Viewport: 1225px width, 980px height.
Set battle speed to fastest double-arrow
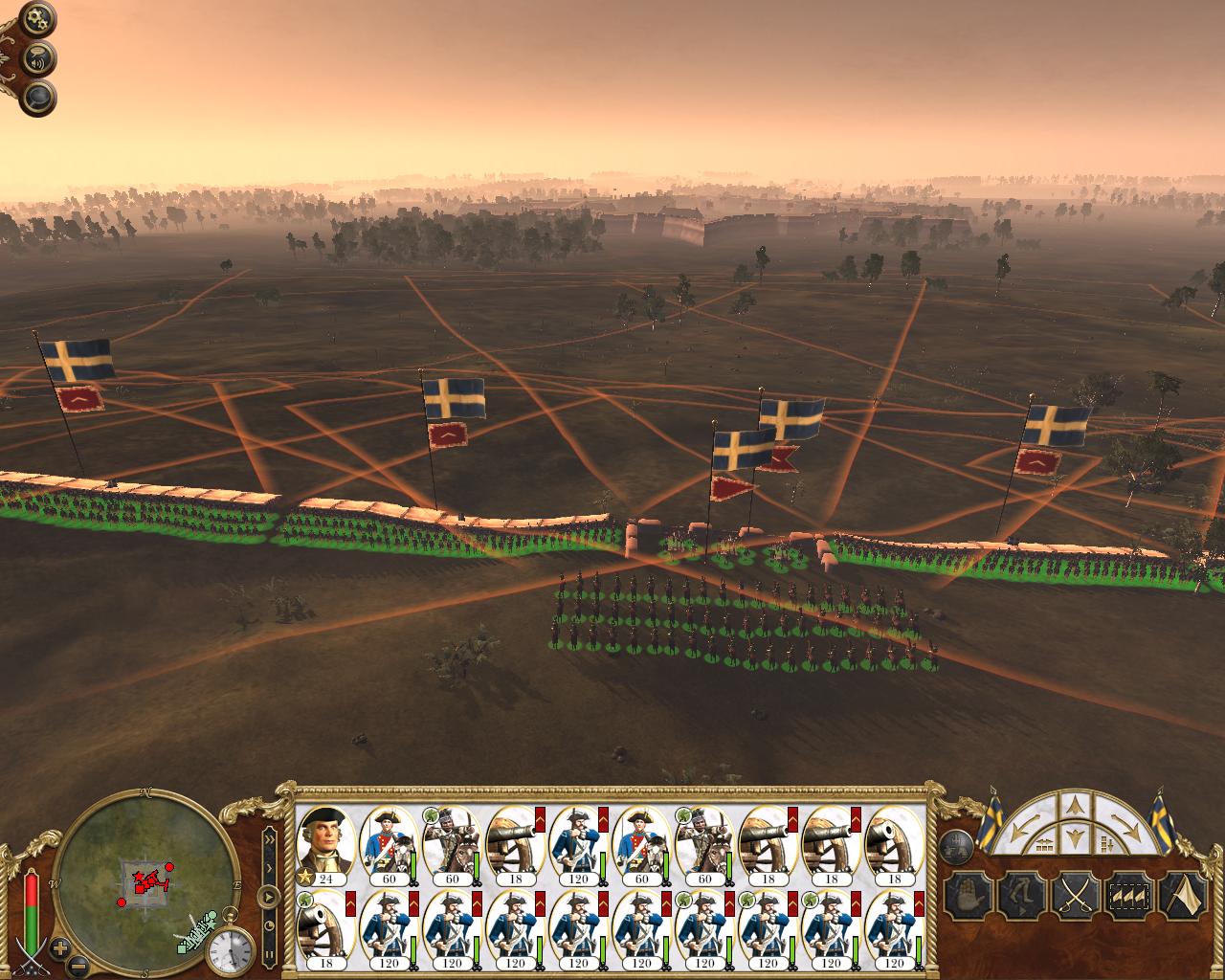pos(269,840)
